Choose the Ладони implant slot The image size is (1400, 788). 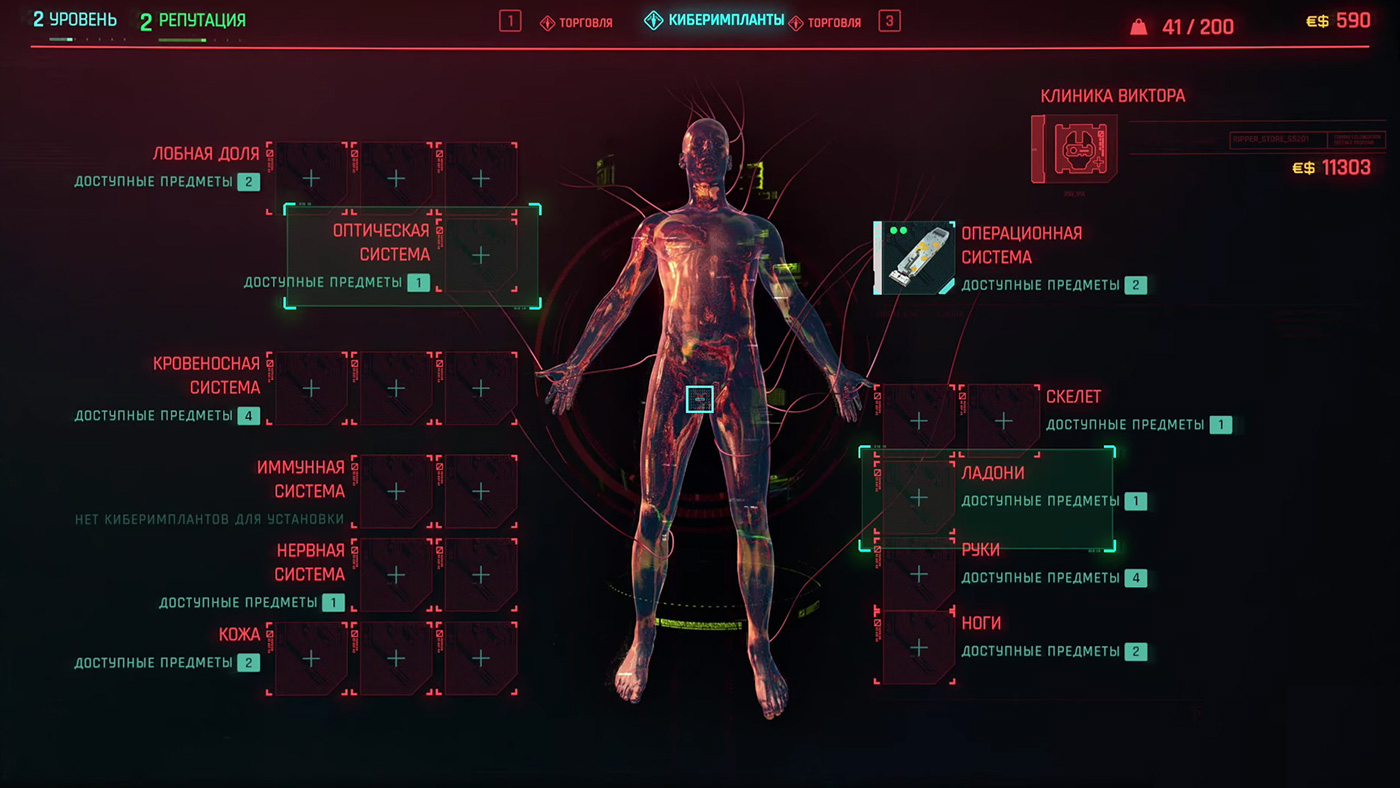click(918, 498)
